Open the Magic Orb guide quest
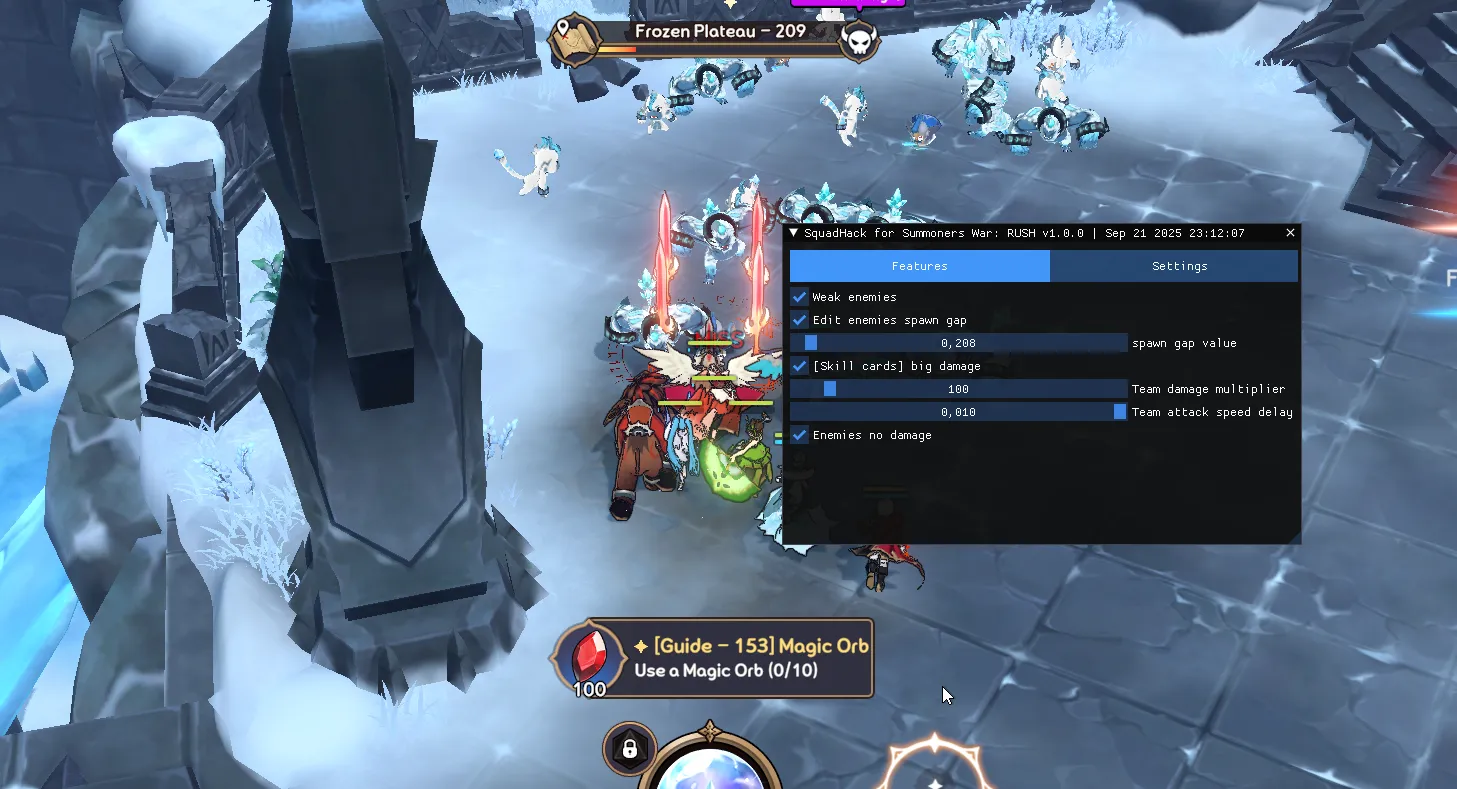The width and height of the screenshot is (1457, 789). (x=714, y=658)
